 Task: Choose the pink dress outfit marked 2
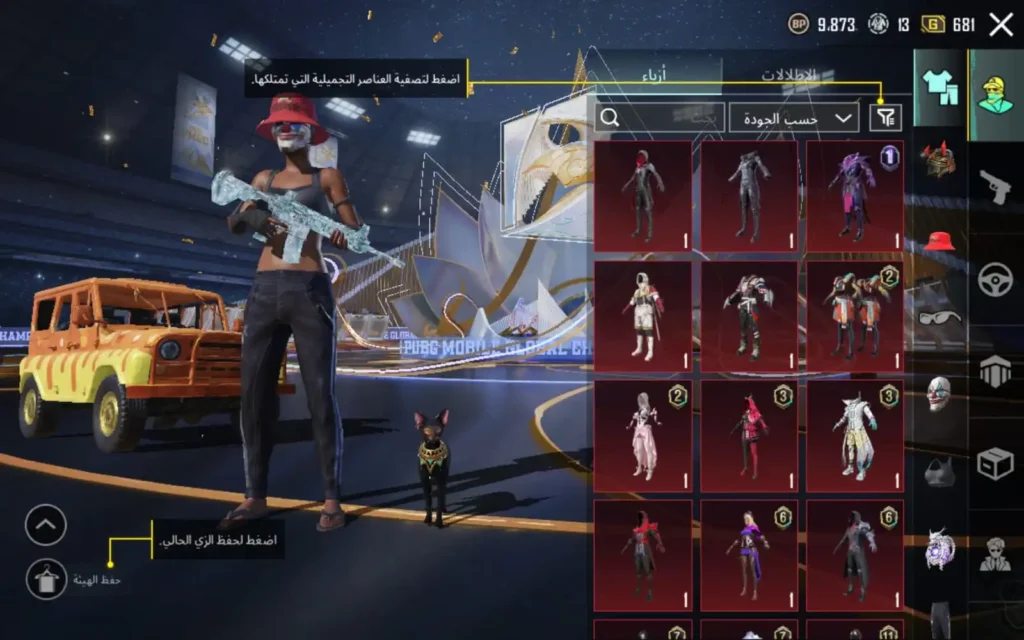[x=642, y=435]
